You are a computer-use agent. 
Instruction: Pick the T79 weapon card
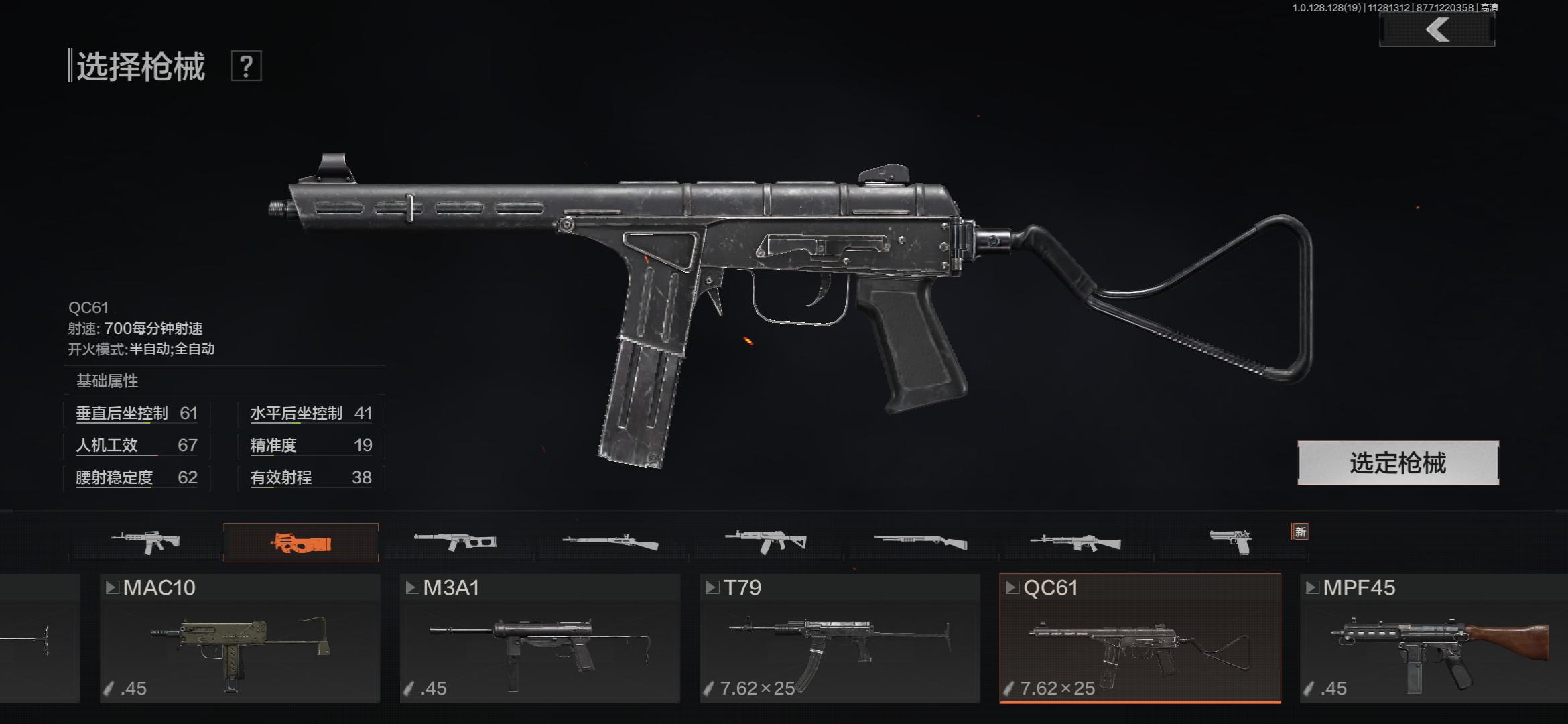(840, 638)
